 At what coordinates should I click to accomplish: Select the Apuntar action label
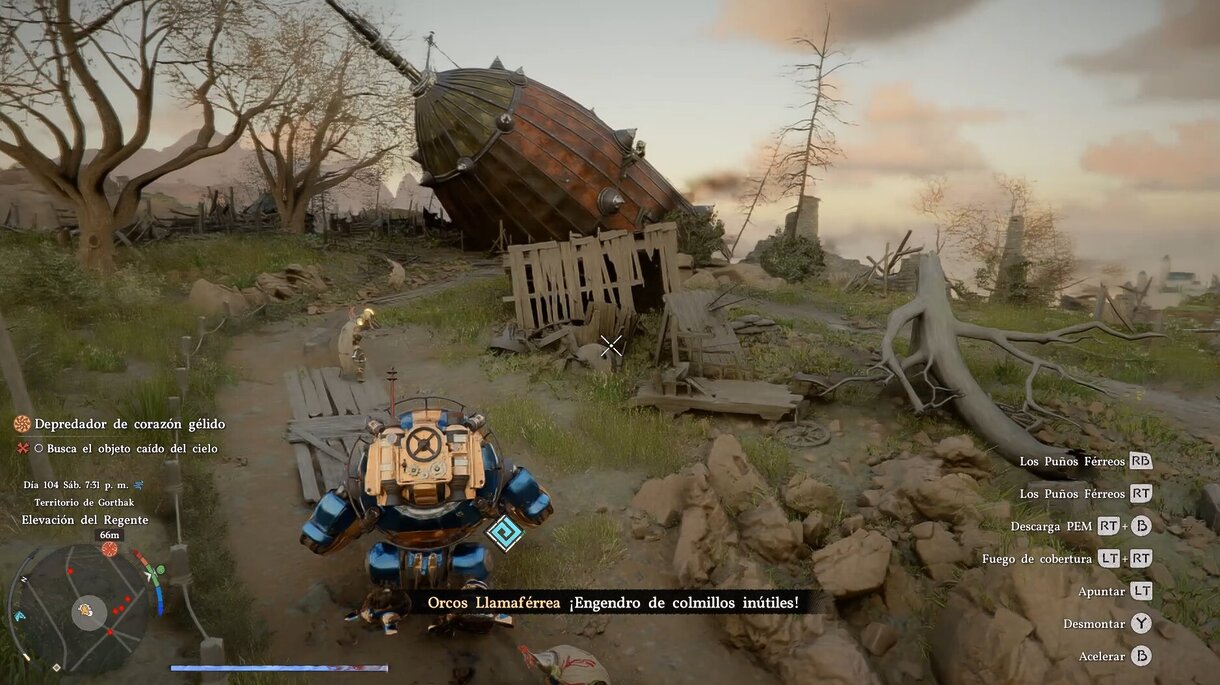point(1100,591)
